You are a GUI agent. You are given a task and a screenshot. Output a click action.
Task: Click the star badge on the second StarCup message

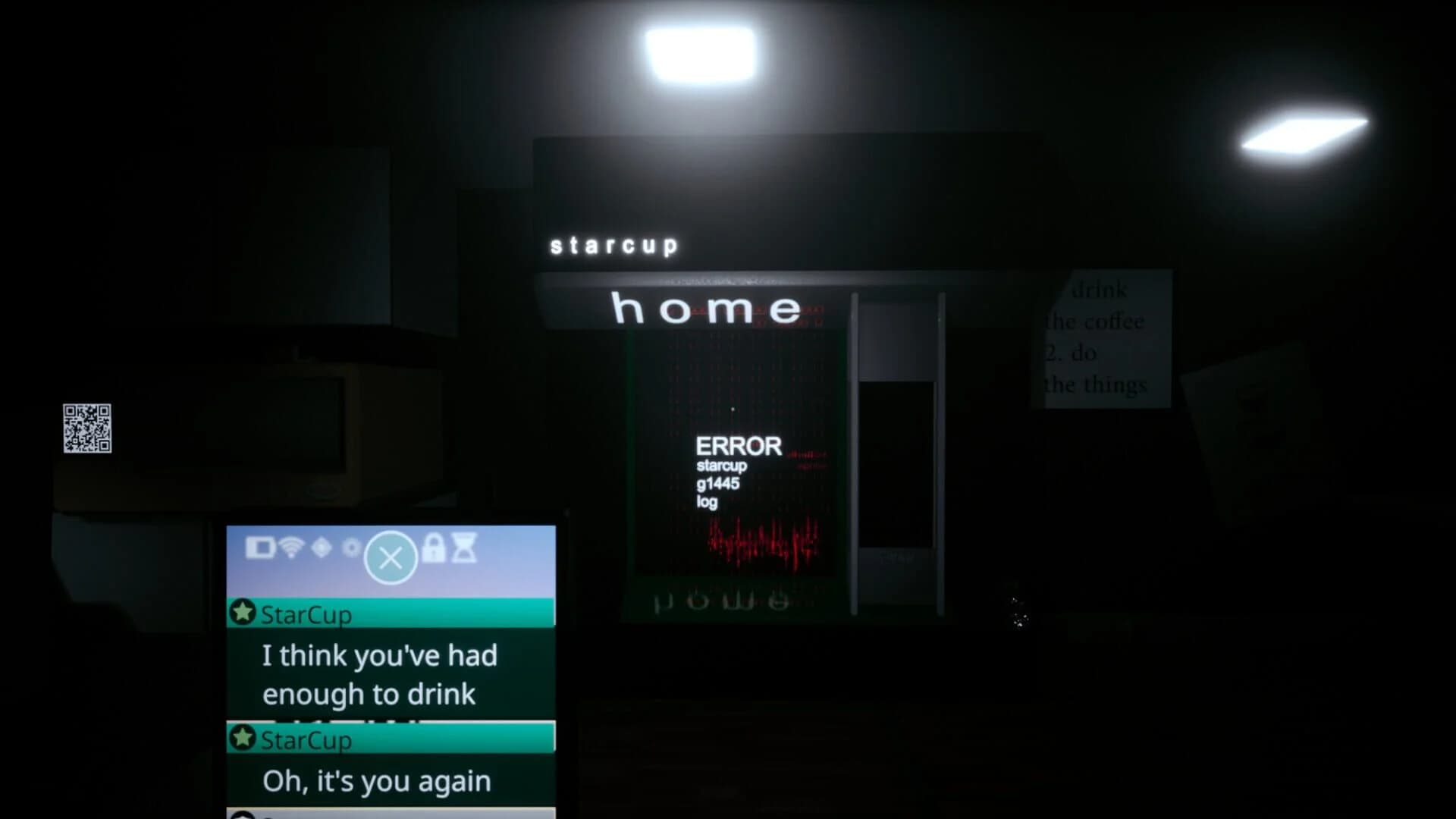pos(243,740)
